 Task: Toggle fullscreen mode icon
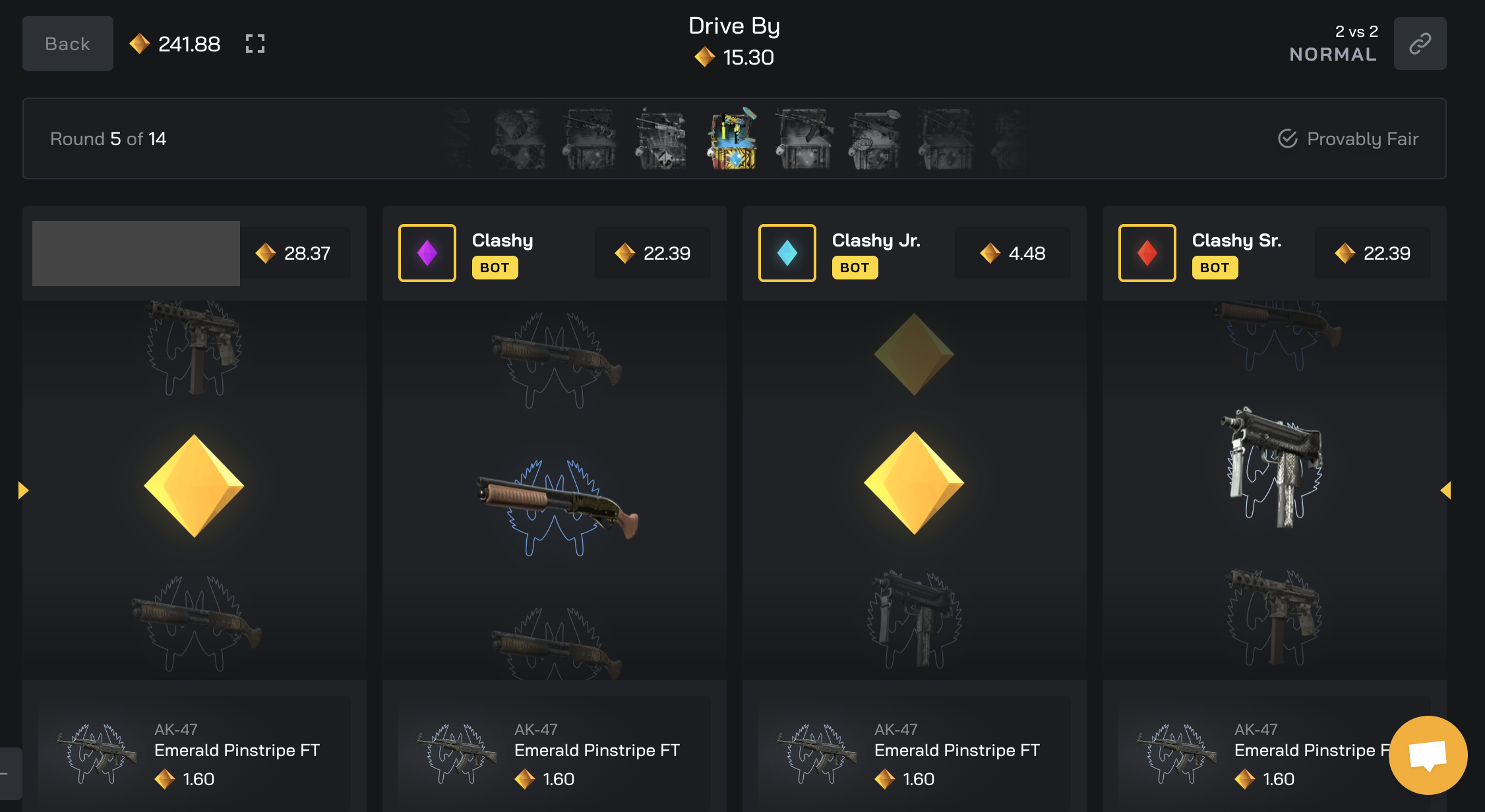pyautogui.click(x=255, y=43)
